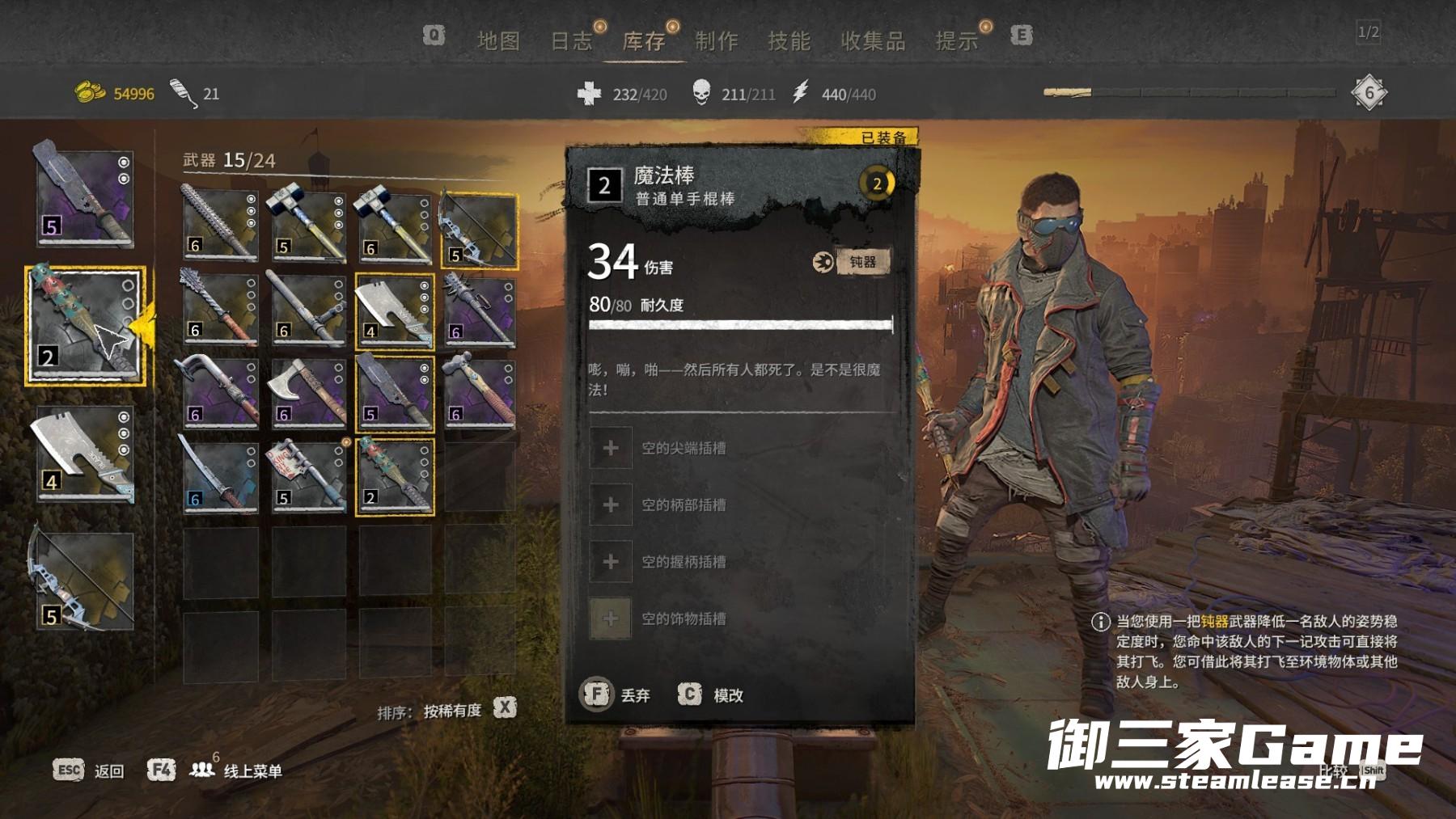Open weapon modding via 模改
1456x819 pixels.
pyautogui.click(x=710, y=694)
